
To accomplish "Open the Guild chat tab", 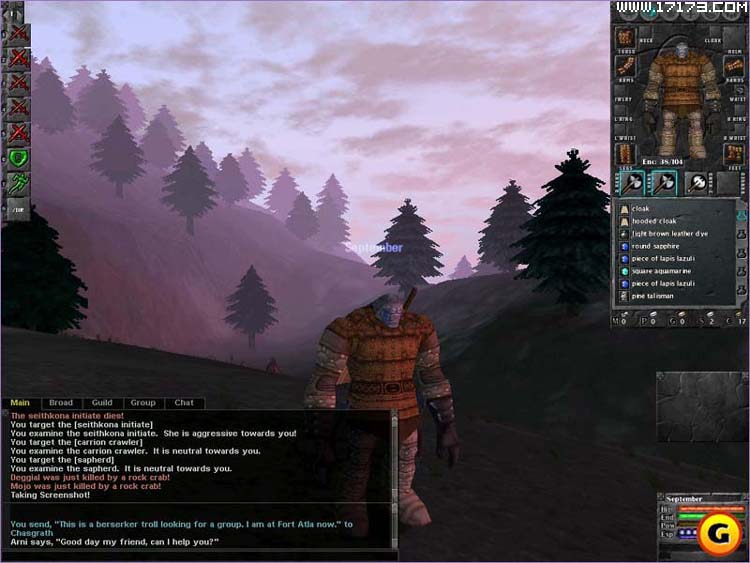I will 101,403.
